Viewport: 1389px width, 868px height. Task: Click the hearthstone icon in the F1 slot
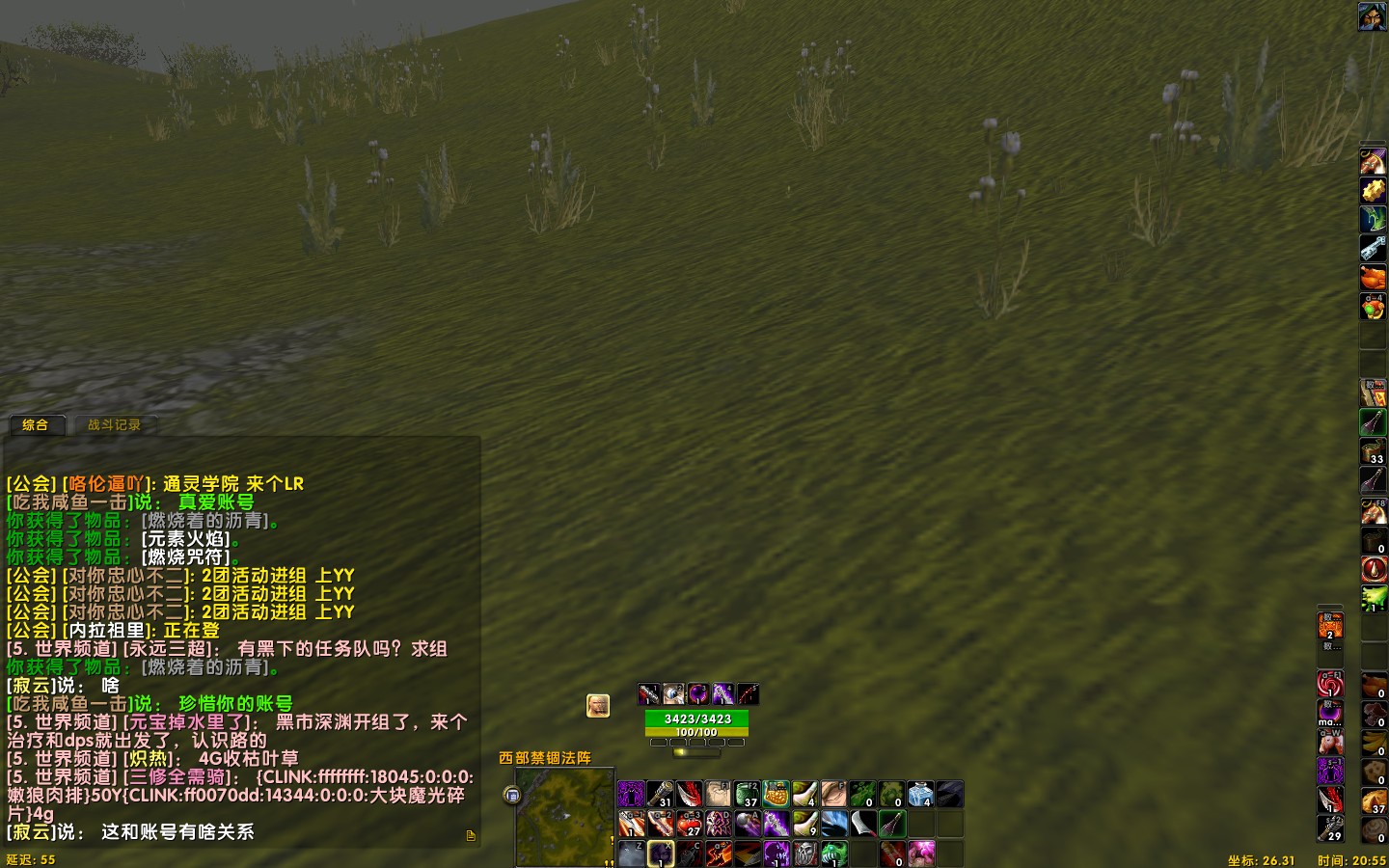[718, 794]
